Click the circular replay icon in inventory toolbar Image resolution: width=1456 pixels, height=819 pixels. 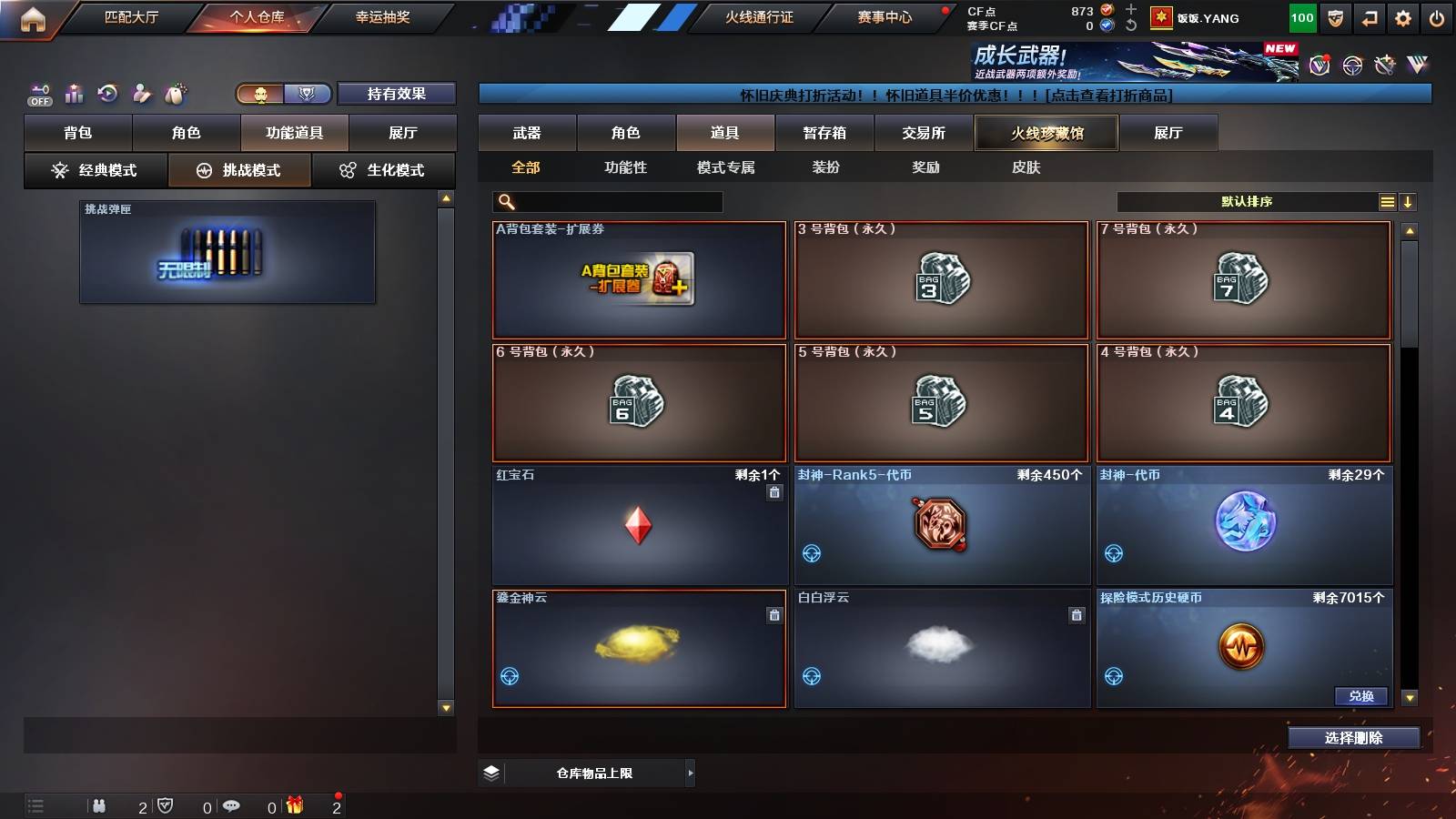(x=108, y=92)
